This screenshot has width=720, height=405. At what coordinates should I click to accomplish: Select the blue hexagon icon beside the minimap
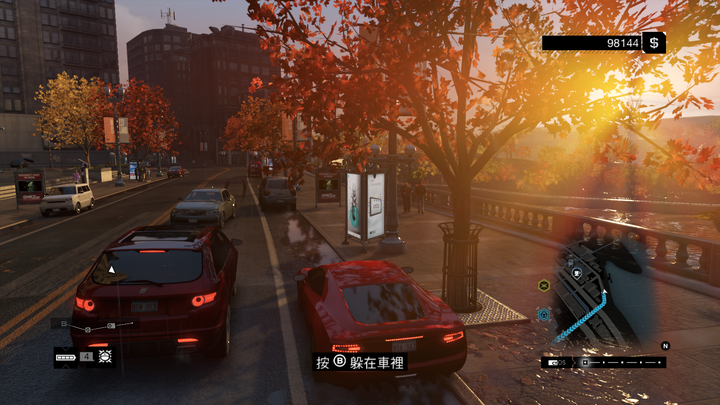544,314
